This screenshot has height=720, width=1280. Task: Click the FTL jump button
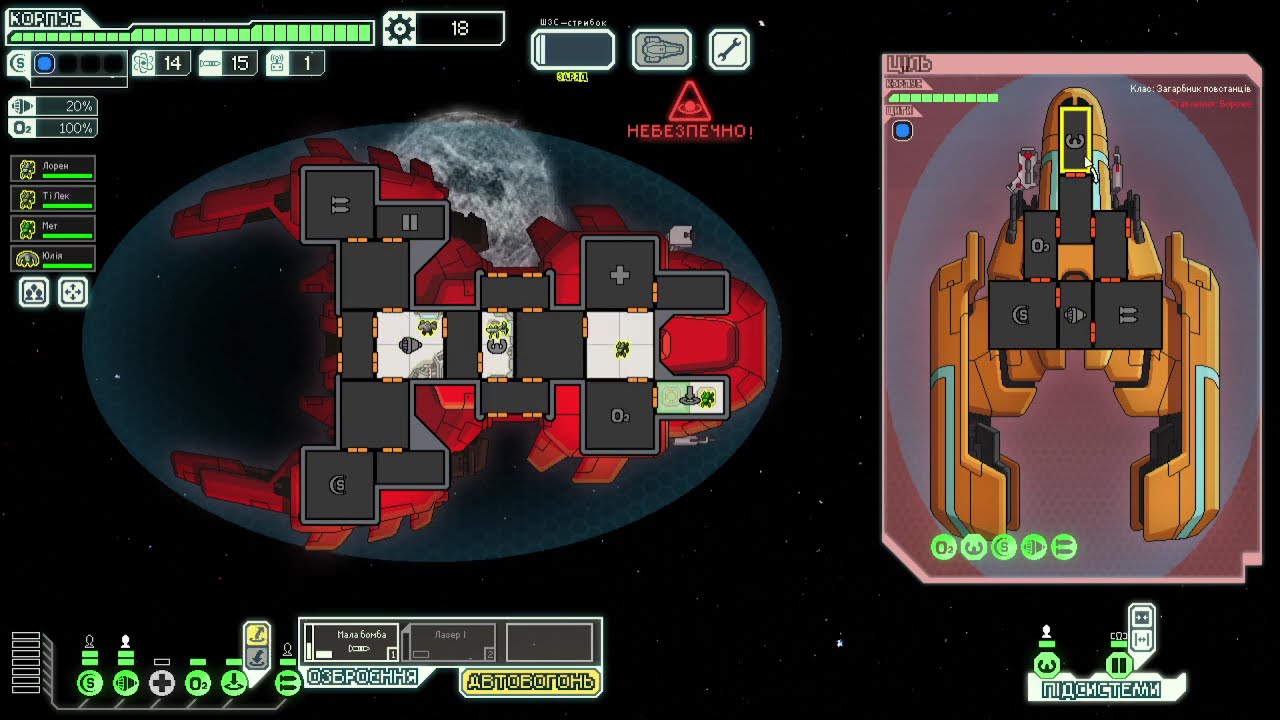(572, 49)
